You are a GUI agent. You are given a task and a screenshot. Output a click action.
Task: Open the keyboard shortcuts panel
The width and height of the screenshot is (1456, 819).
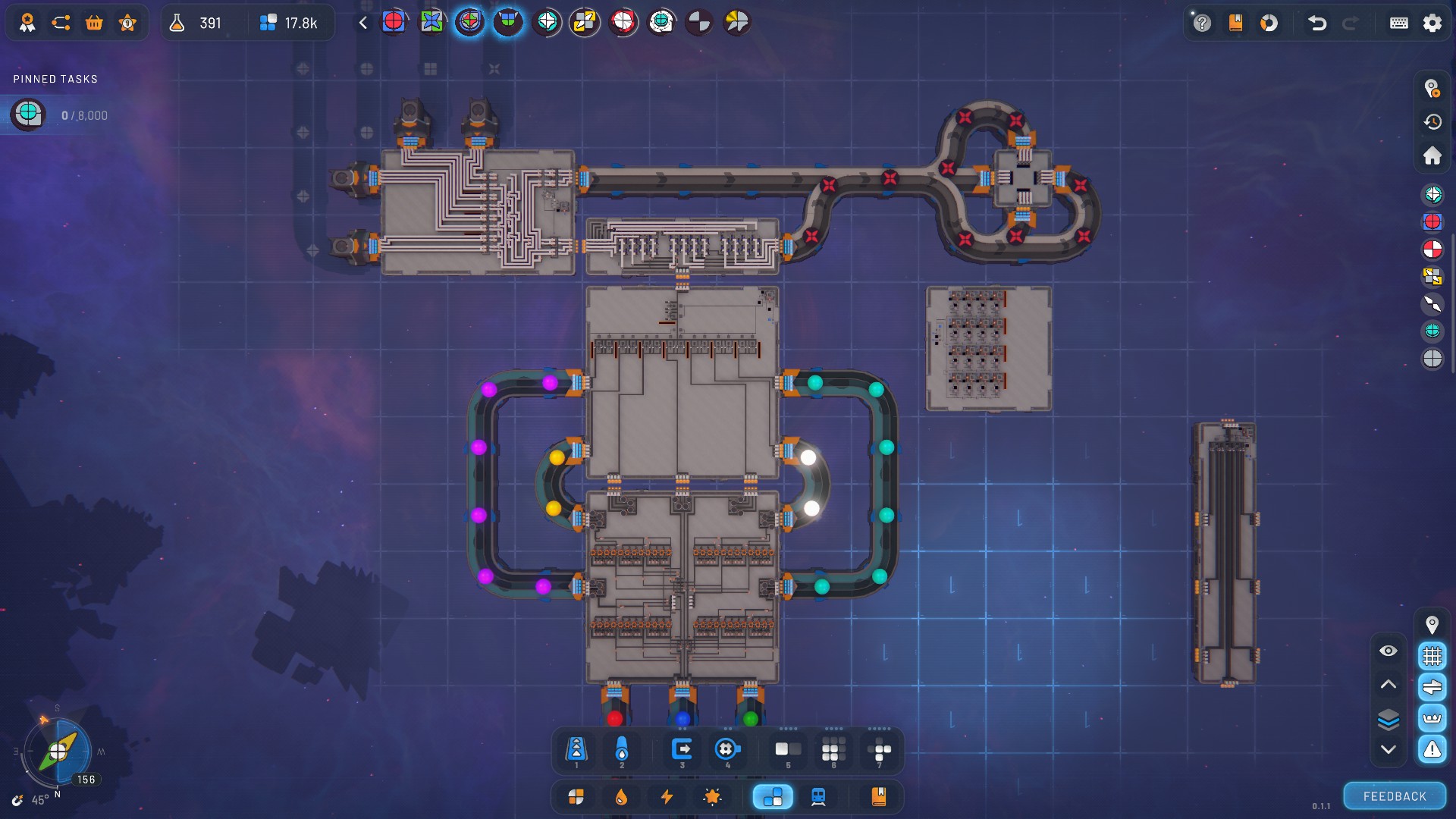(x=1399, y=23)
